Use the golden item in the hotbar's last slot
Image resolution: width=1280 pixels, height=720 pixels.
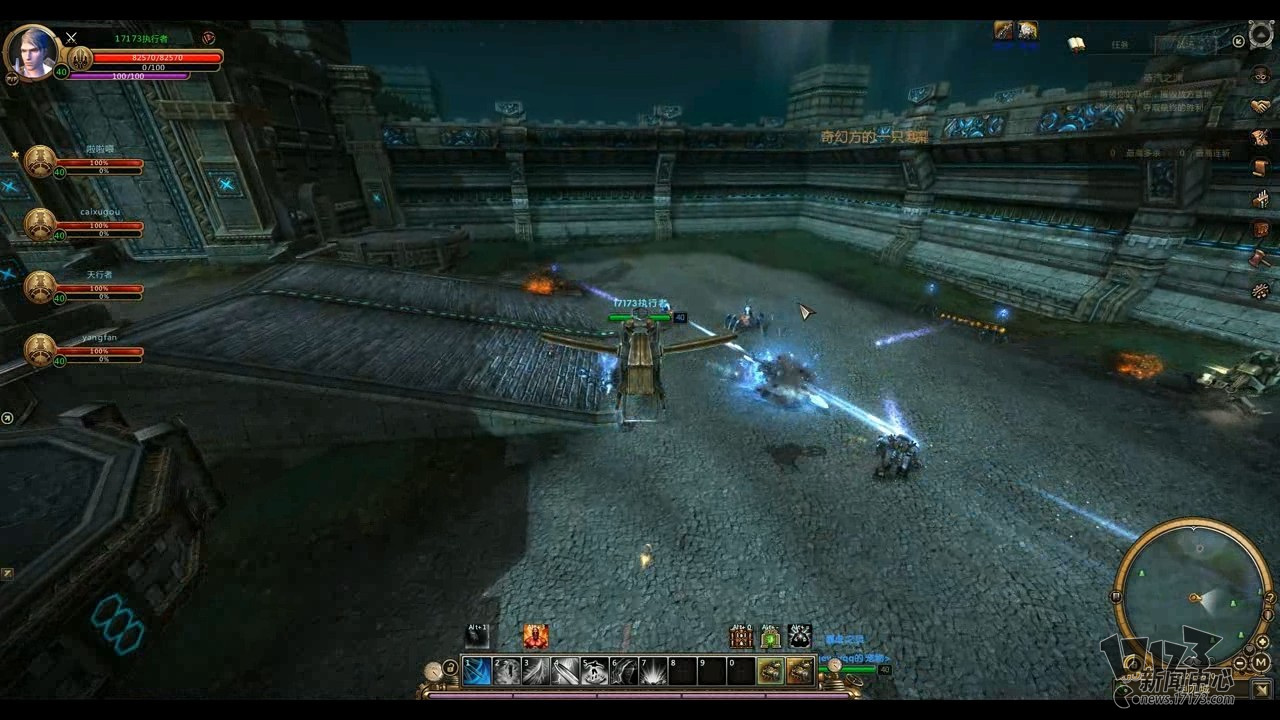[x=802, y=673]
